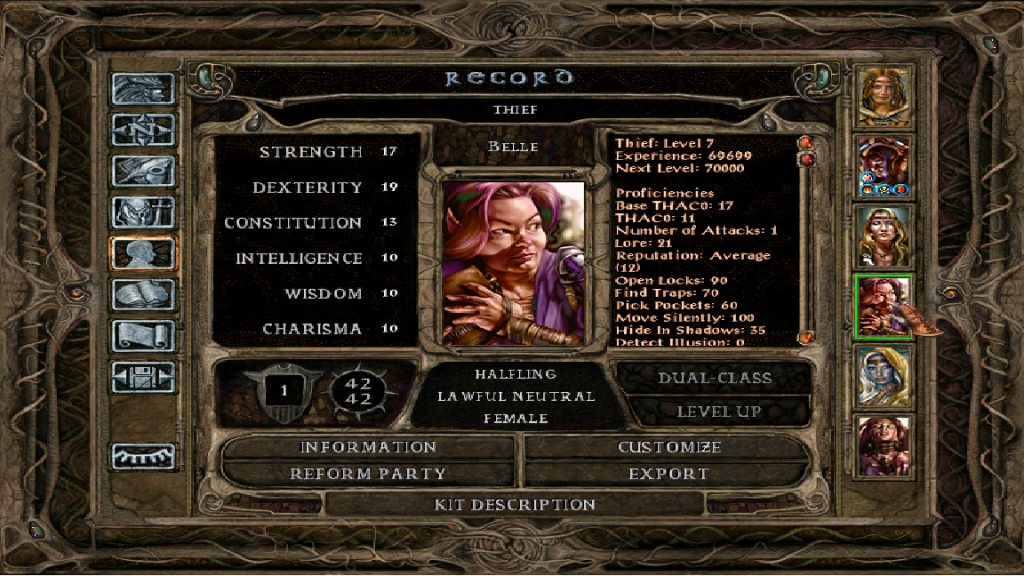This screenshot has height=576, width=1024.
Task: Select the highlighted head silhouette record icon
Action: (x=144, y=253)
